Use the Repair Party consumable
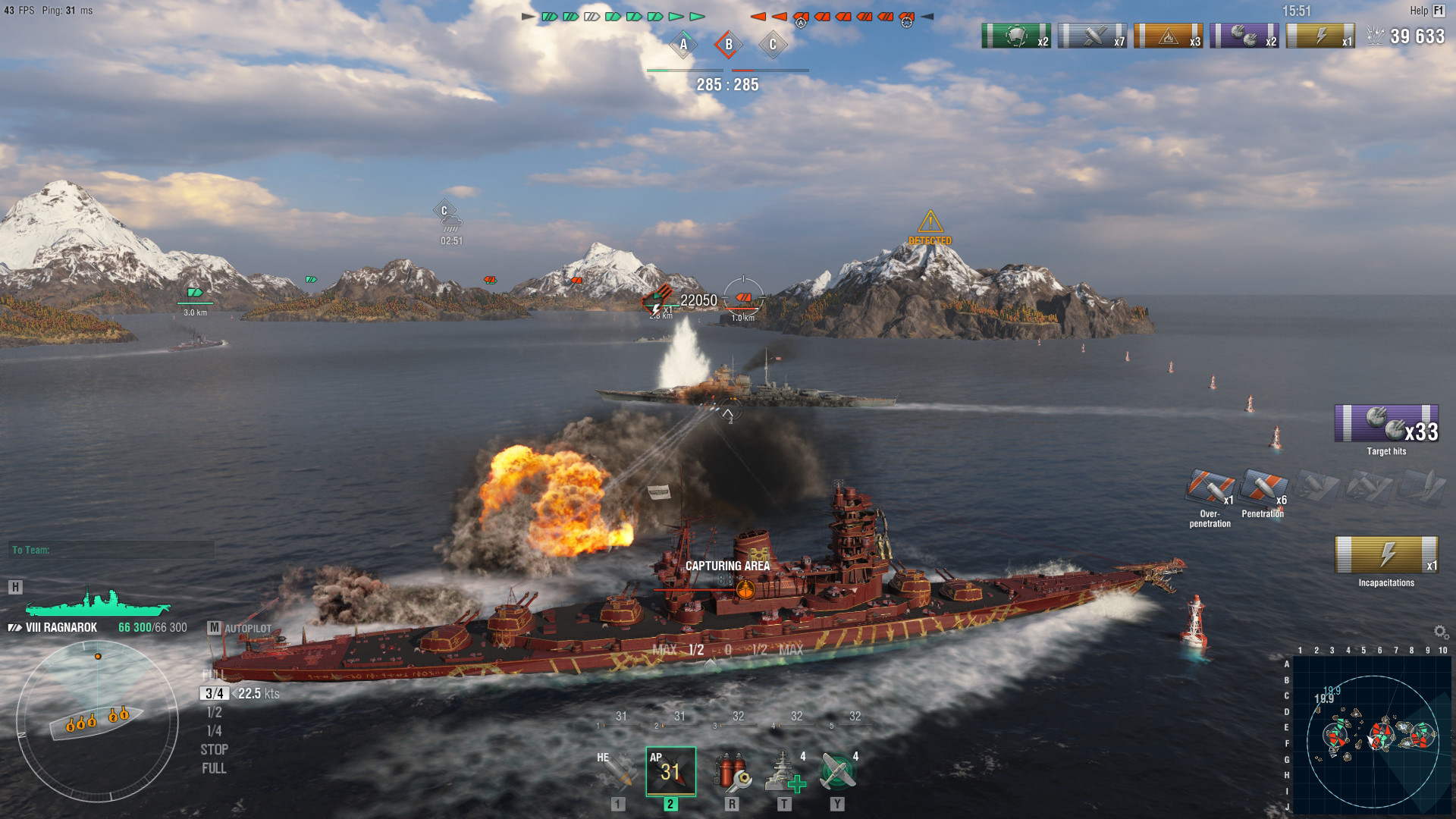This screenshot has width=1456, height=819. pos(784,772)
